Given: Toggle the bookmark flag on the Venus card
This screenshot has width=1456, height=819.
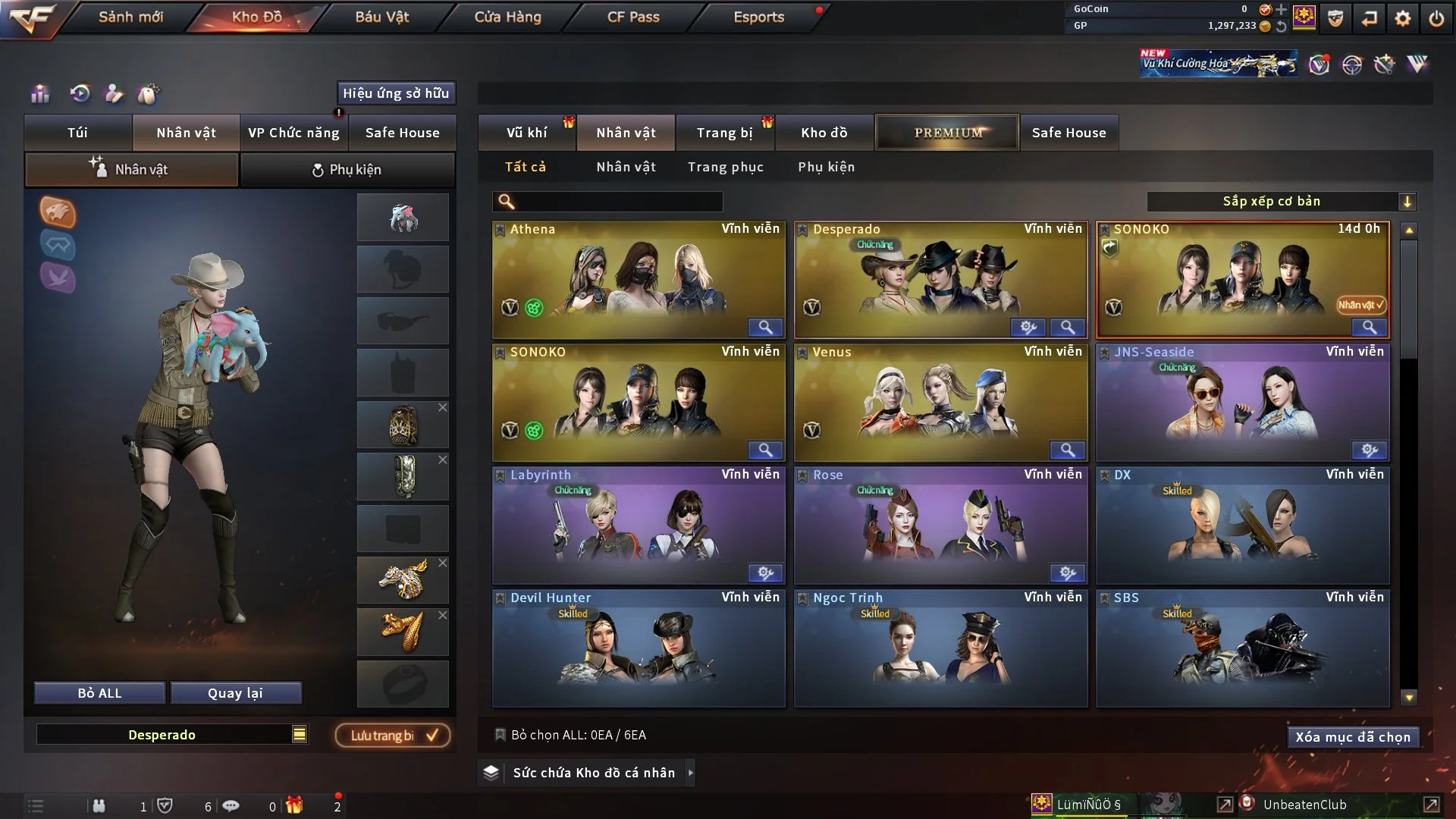Looking at the screenshot, I should 804,352.
